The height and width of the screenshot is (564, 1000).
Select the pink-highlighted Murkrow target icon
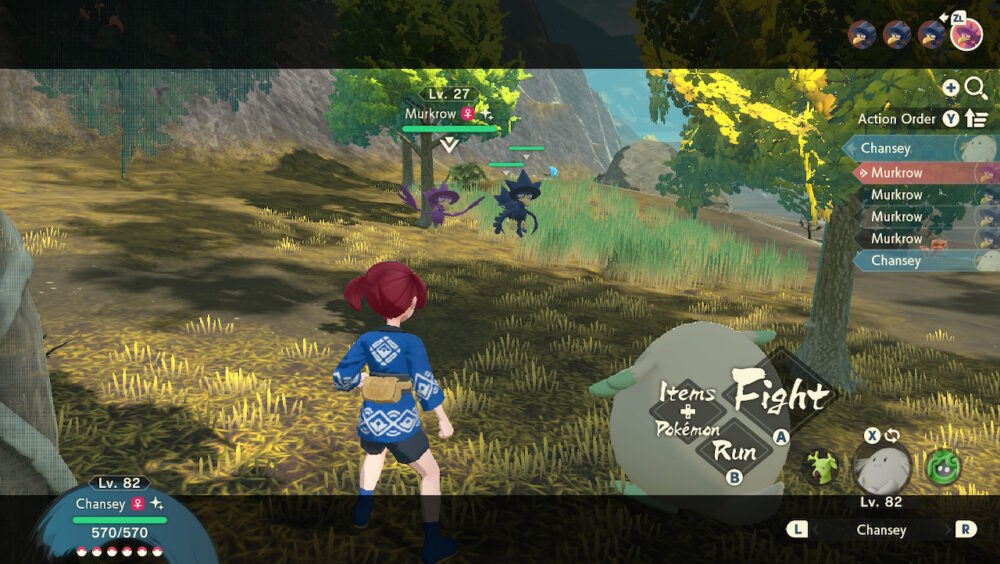click(966, 36)
